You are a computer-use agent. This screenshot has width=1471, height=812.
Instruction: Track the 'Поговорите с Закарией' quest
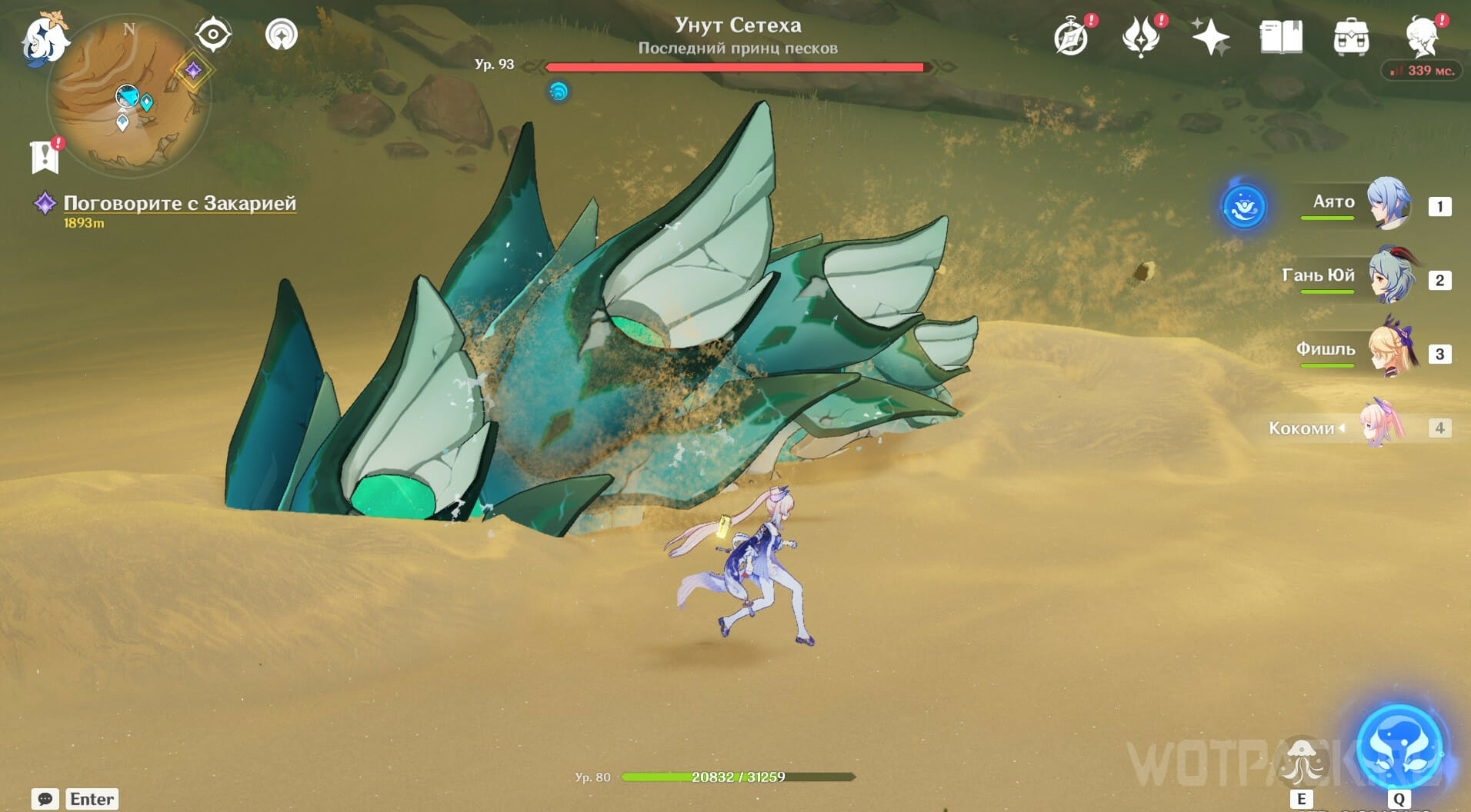coord(179,203)
